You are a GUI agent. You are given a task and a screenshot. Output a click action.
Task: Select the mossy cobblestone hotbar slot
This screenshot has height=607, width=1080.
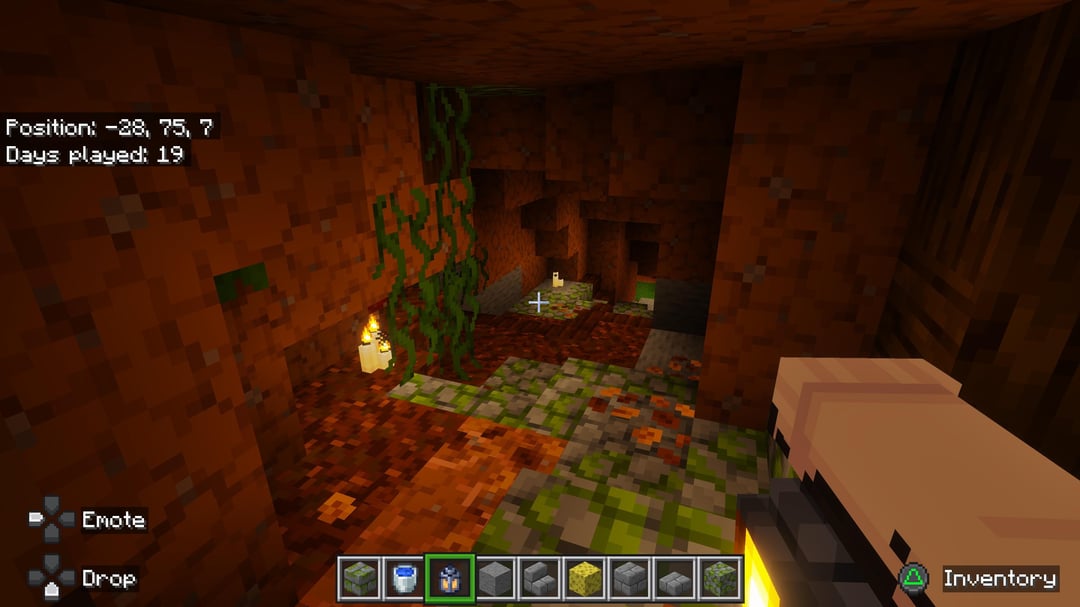(722, 579)
